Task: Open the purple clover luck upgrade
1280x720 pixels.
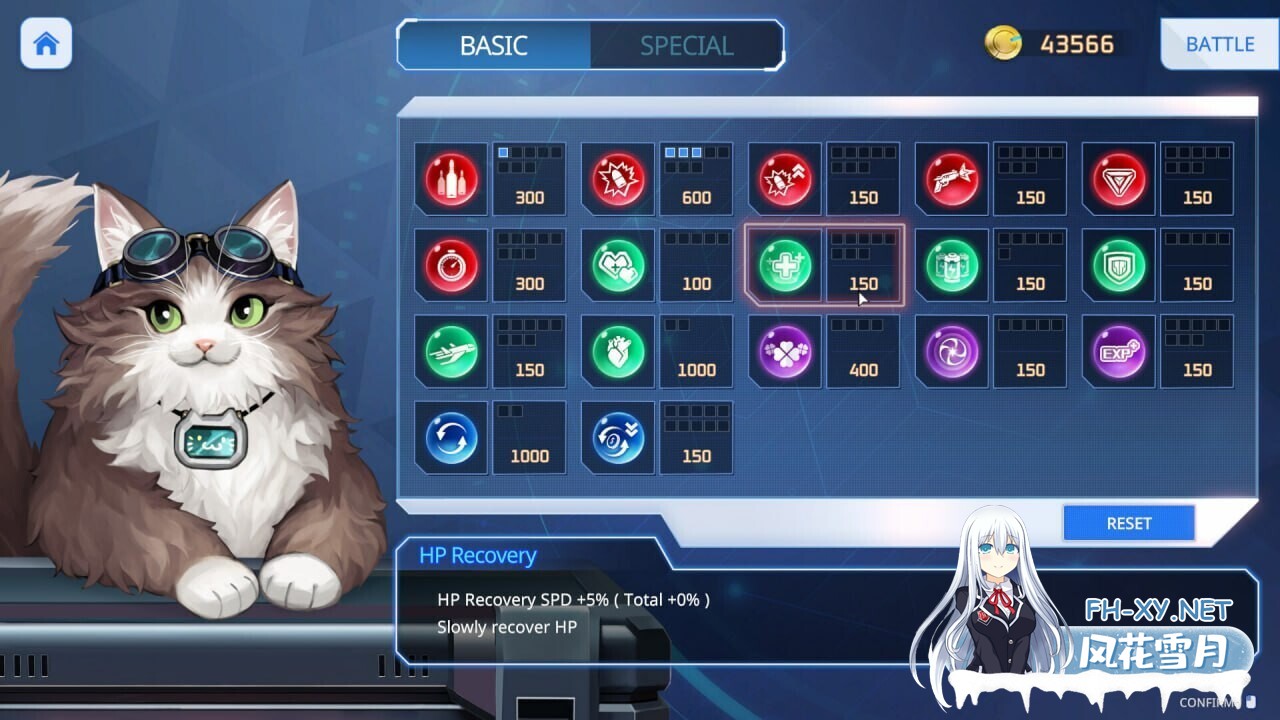Action: click(784, 352)
